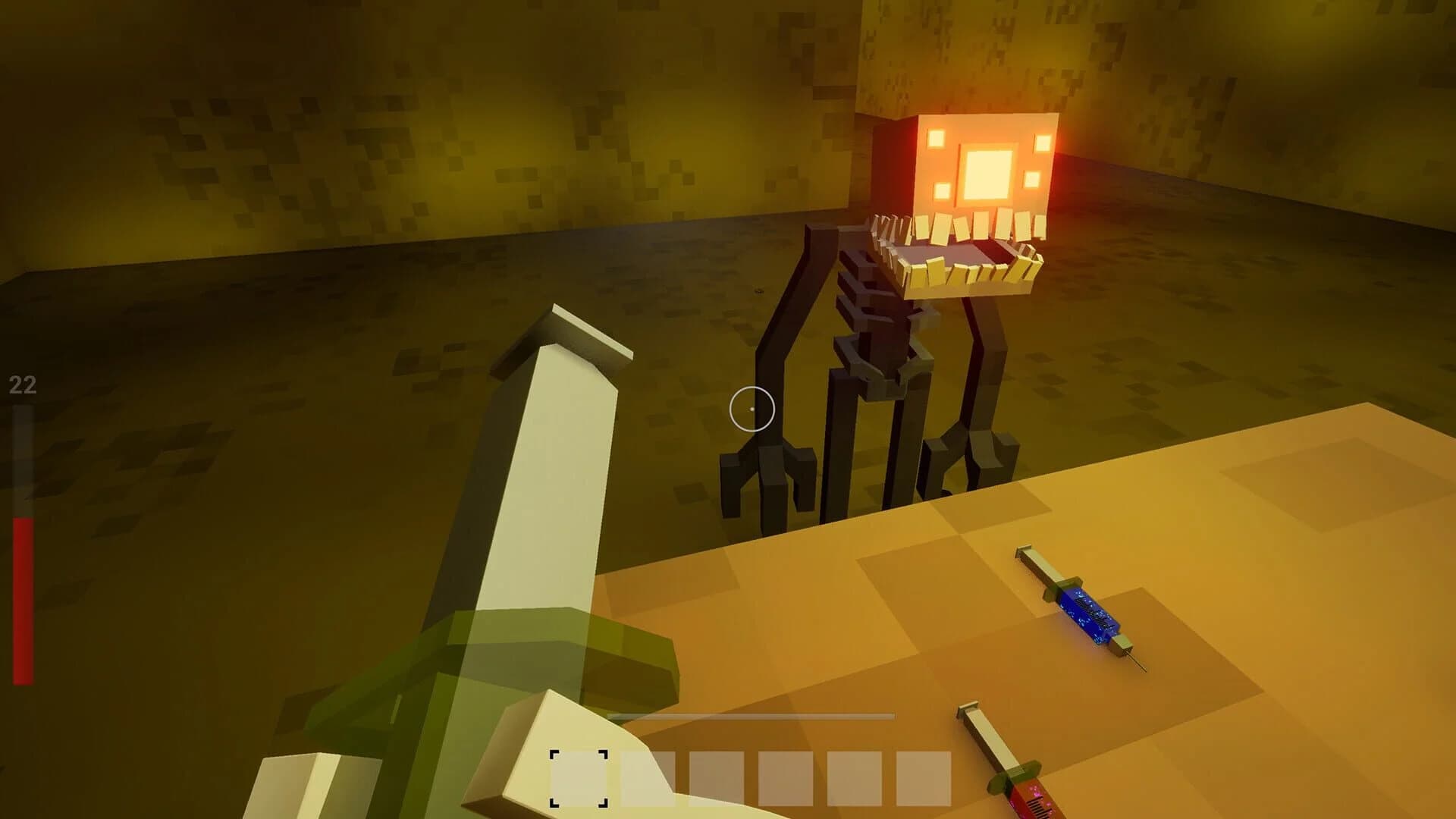
Task: Click the crosshair reticle at screen center
Action: pos(751,409)
